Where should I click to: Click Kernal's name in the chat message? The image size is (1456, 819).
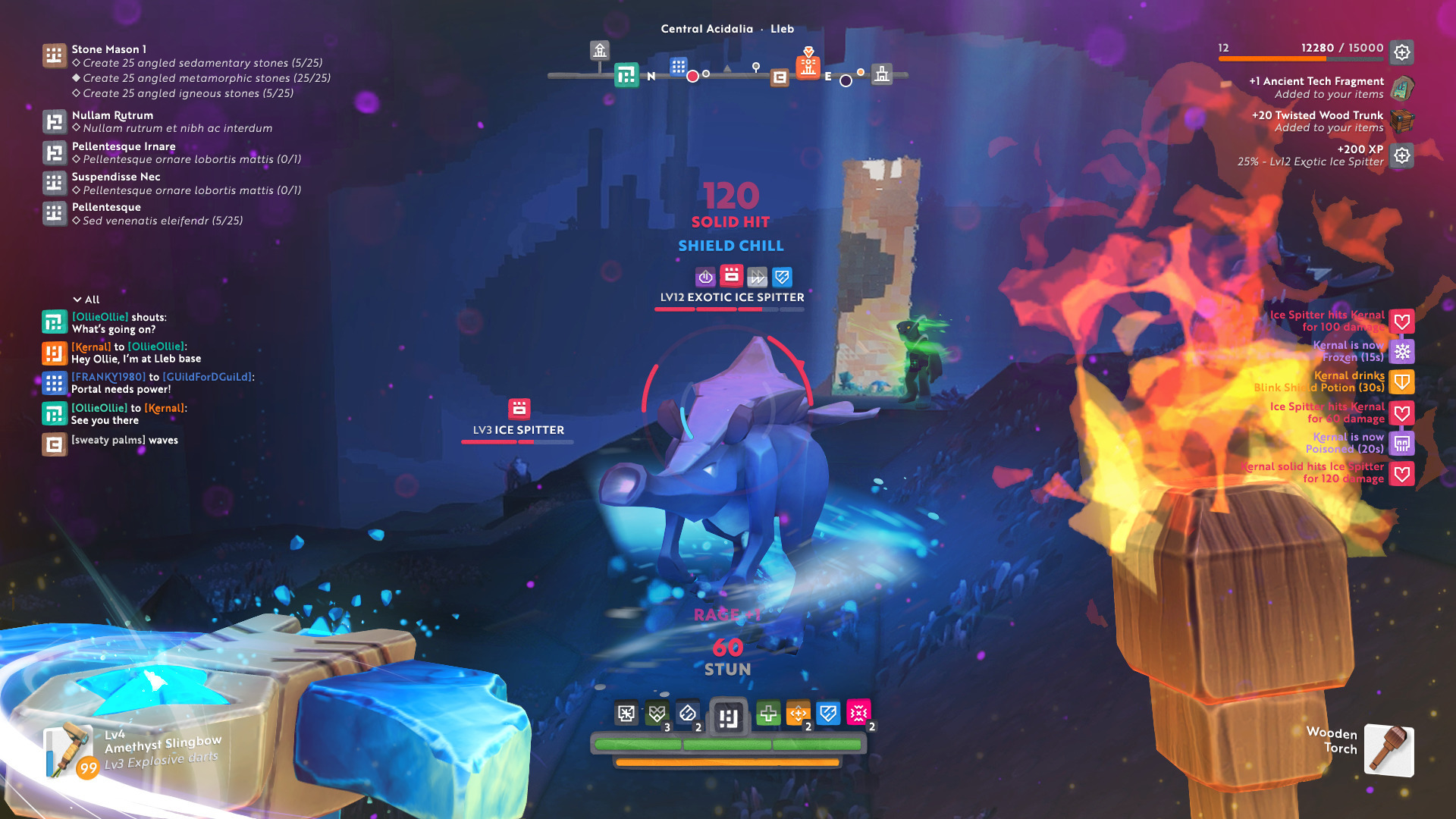(89, 346)
